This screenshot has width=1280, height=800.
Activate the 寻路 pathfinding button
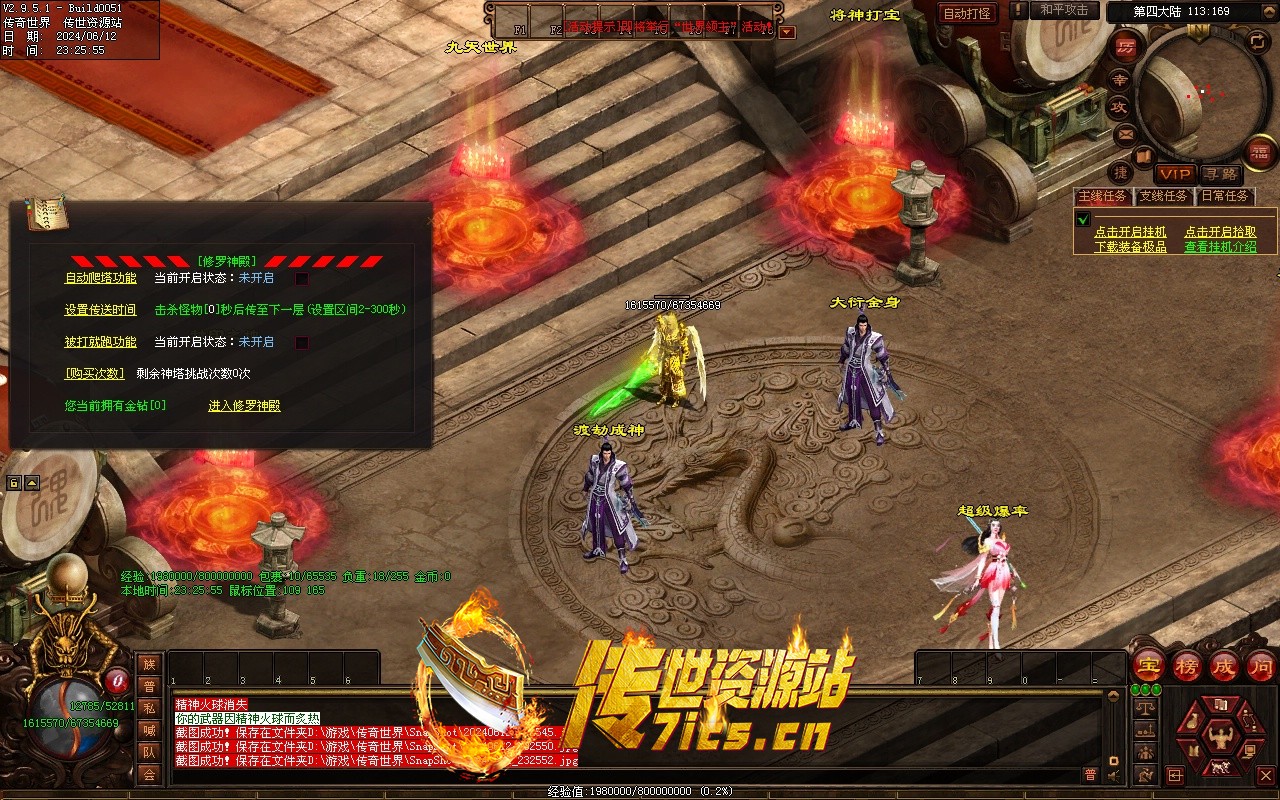tap(1219, 174)
